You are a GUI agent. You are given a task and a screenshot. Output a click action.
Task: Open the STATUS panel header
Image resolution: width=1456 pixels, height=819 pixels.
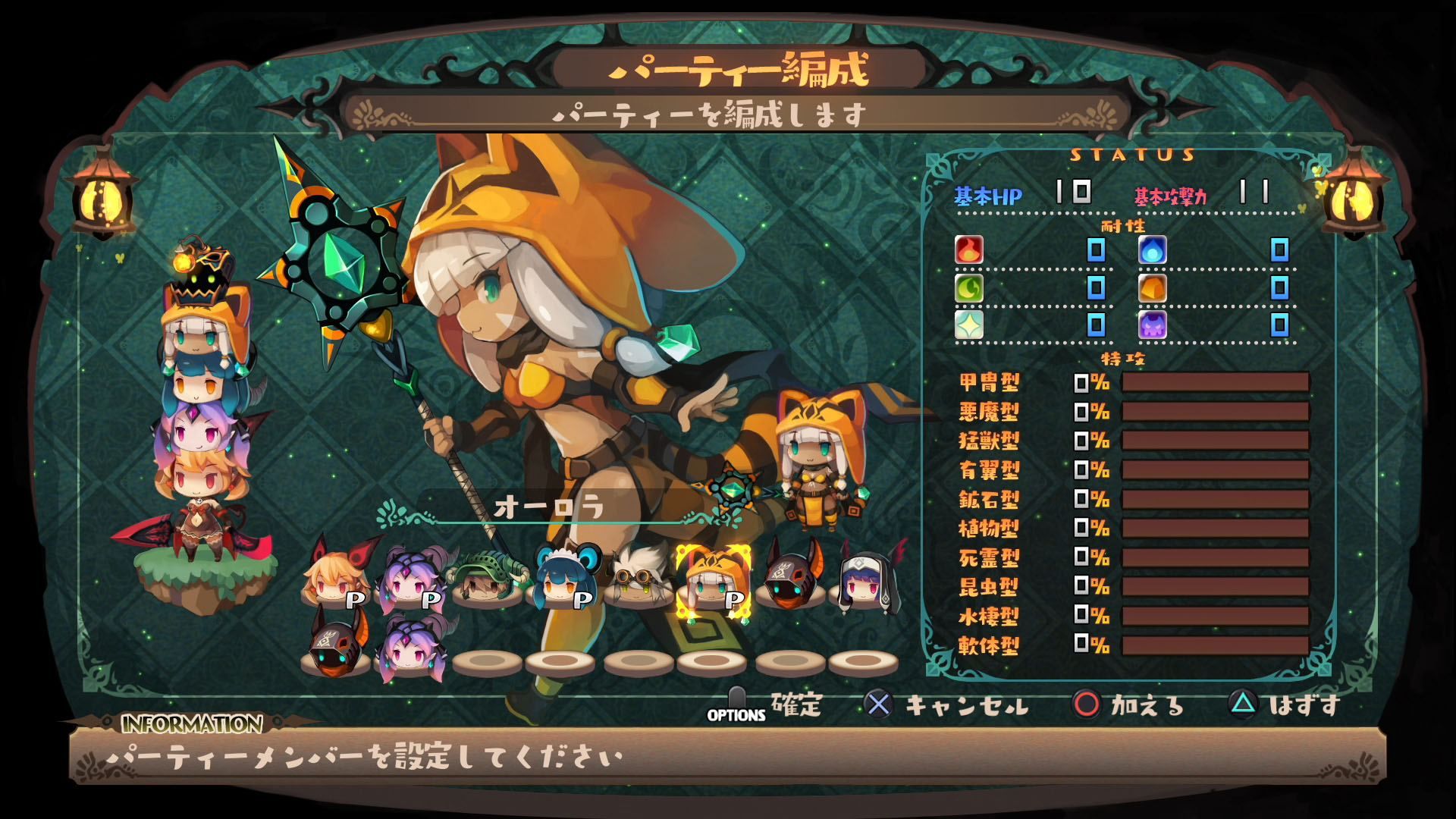[x=1130, y=154]
